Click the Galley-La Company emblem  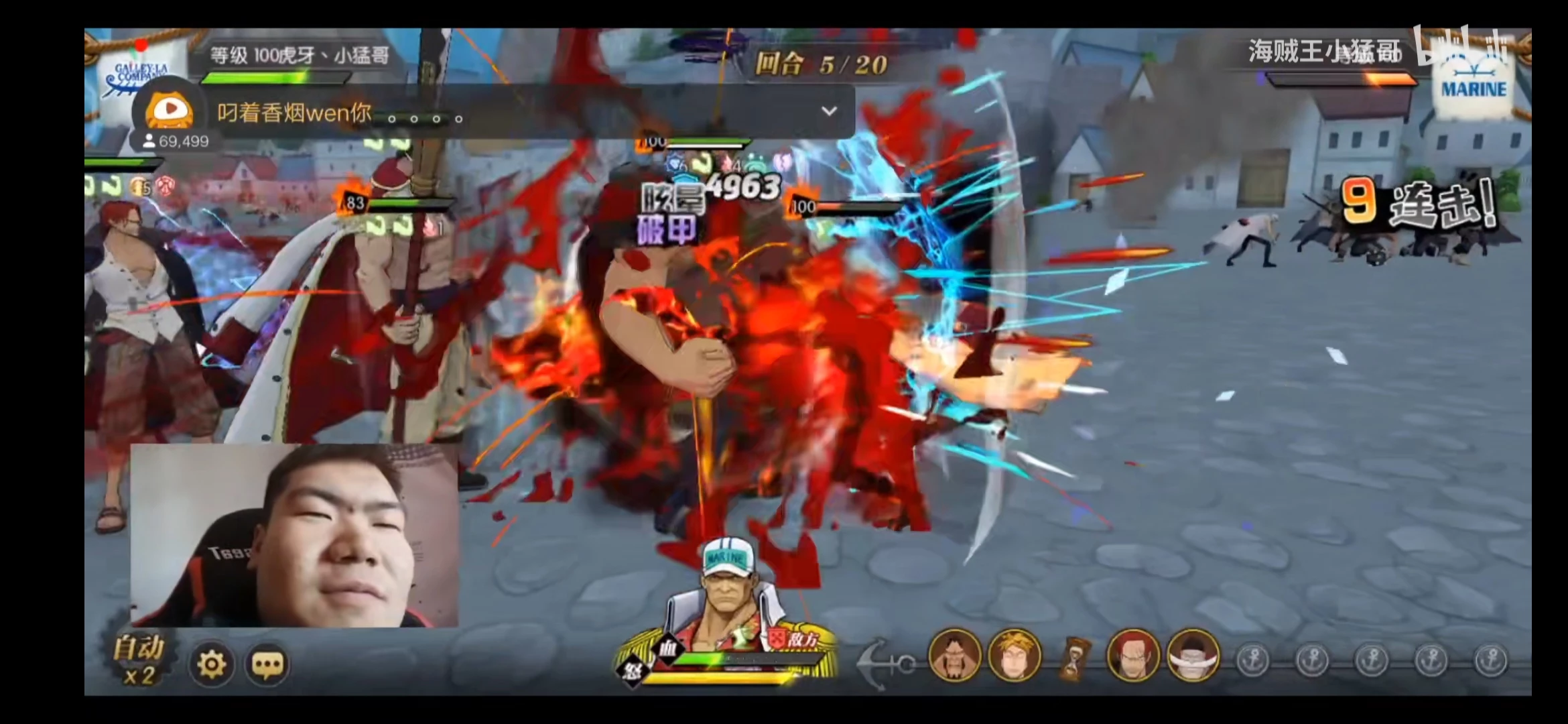coord(137,75)
